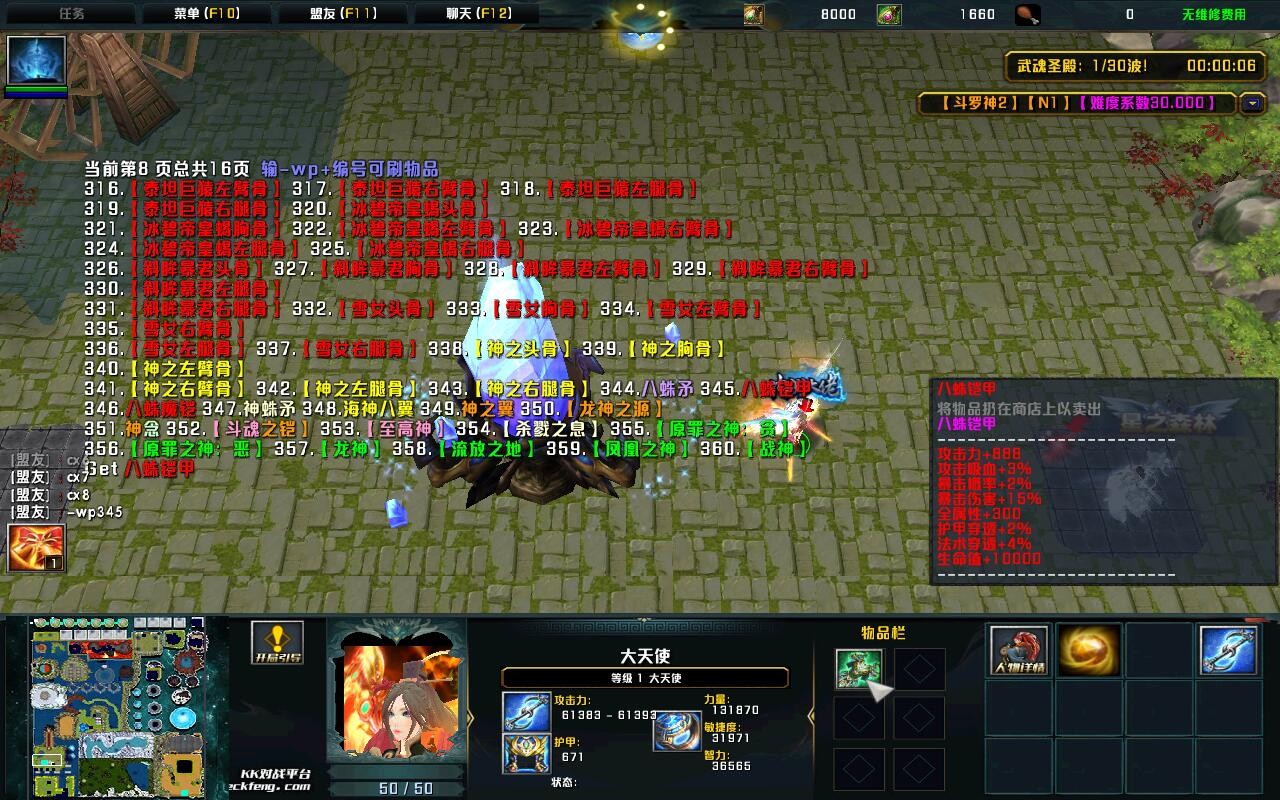Click the red ribbon buff icon above minimap
Viewport: 1280px width, 800px height.
(36, 547)
